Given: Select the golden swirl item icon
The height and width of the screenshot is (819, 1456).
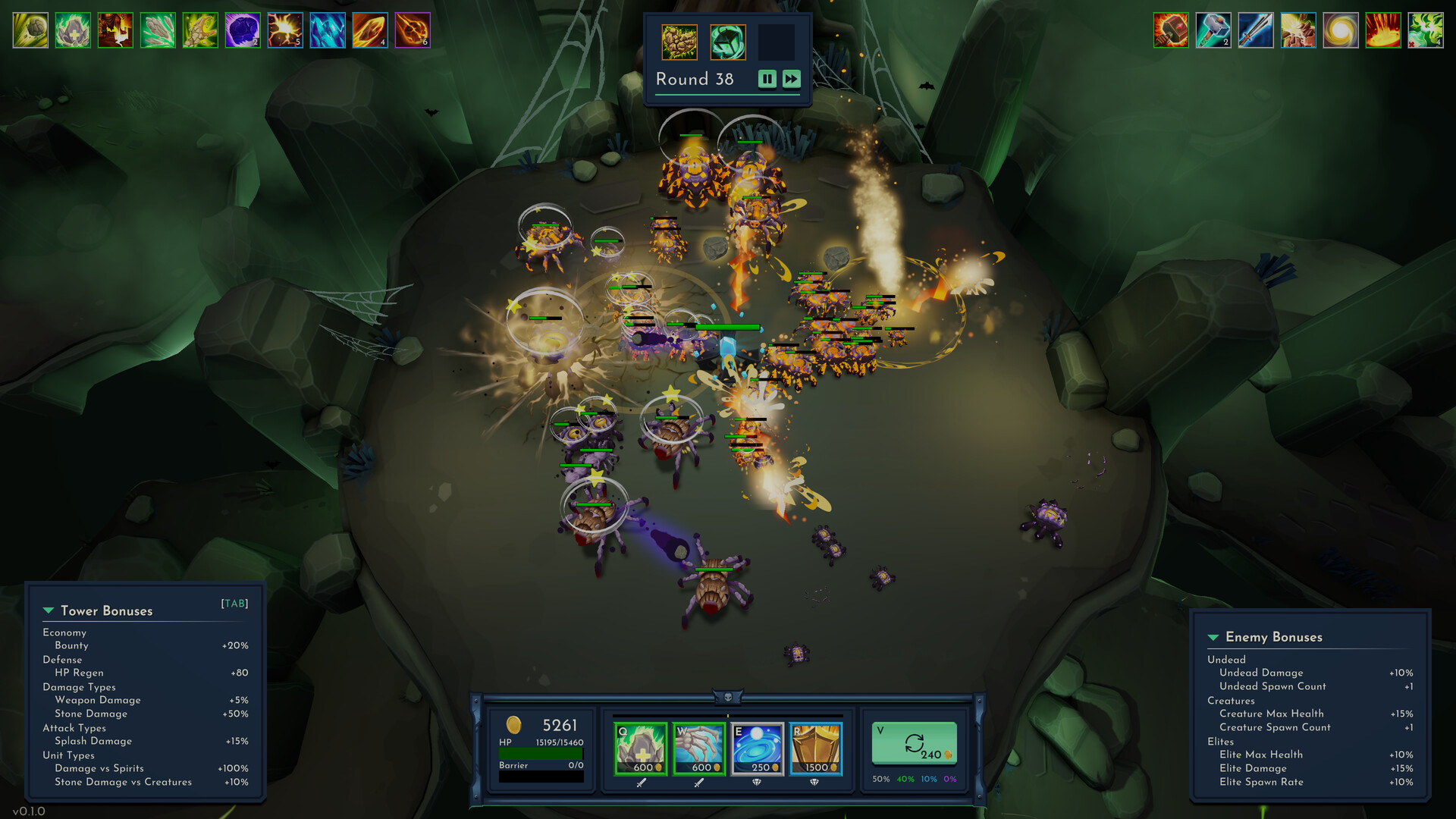Looking at the screenshot, I should pos(1341,31).
